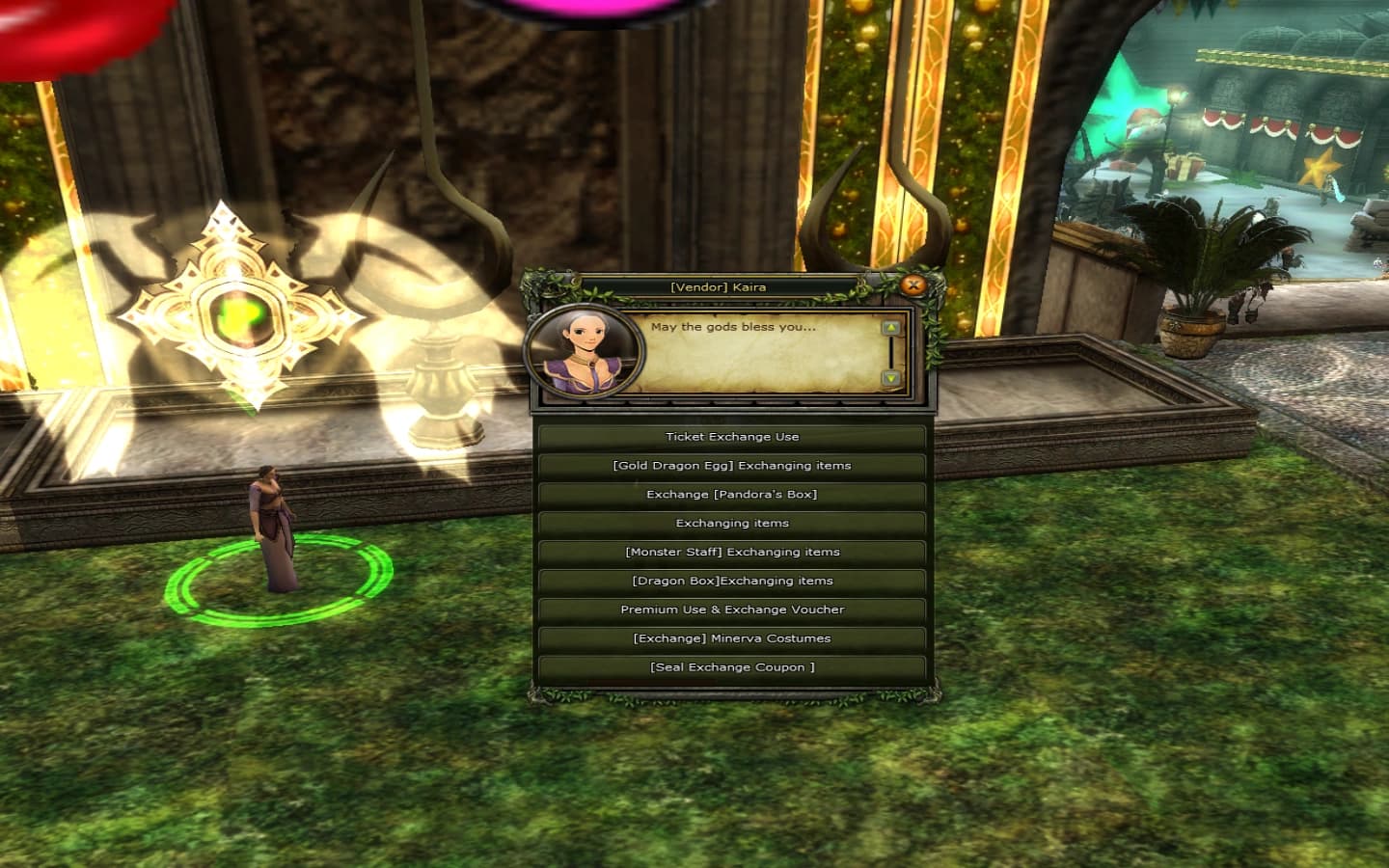Screen dimensions: 1389x868
Task: Click the dialogue text scroll-down arrow
Action: (x=890, y=378)
